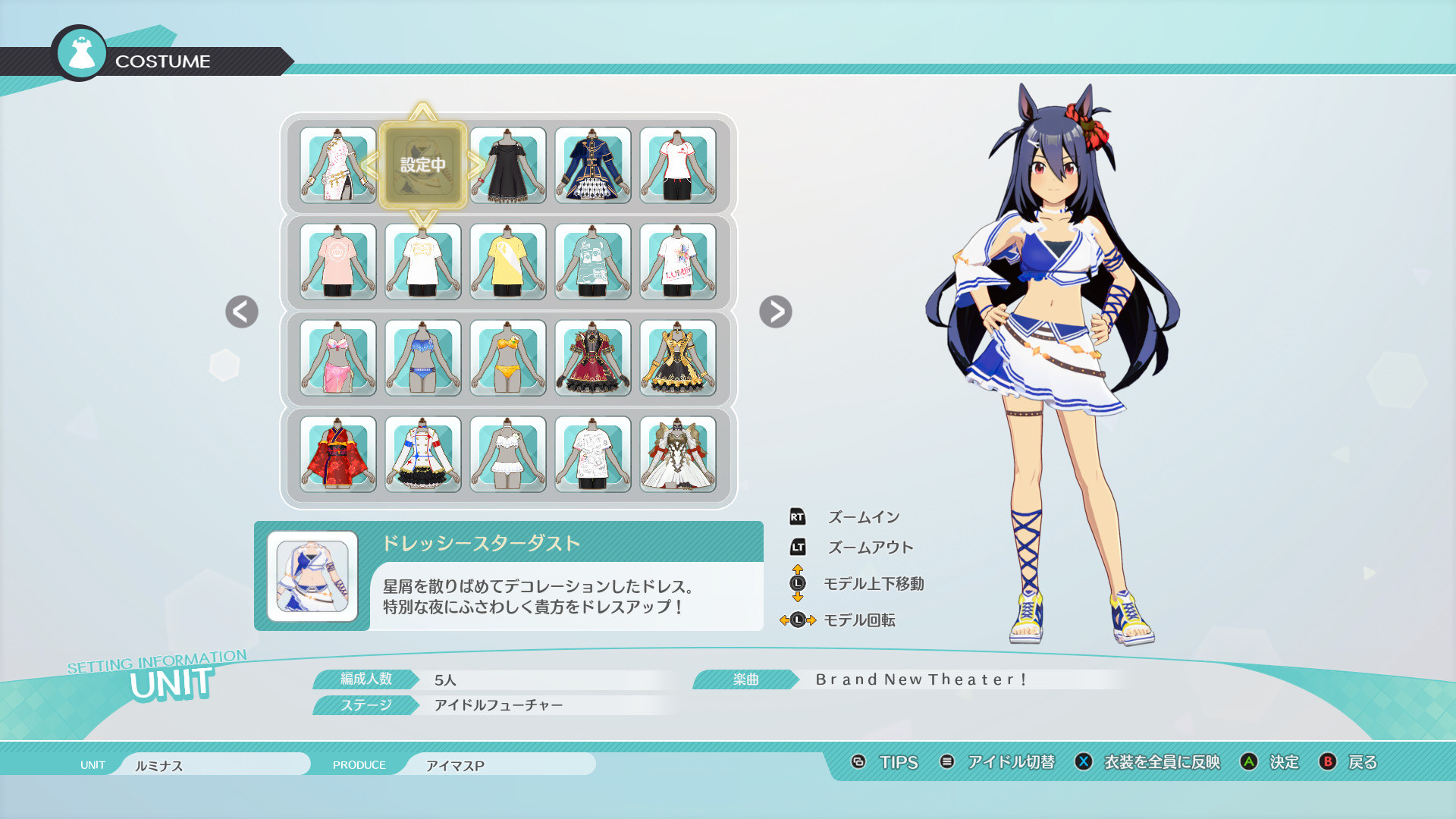
Task: Click the menu-button icon beside アイドル切替
Action: coord(946,763)
